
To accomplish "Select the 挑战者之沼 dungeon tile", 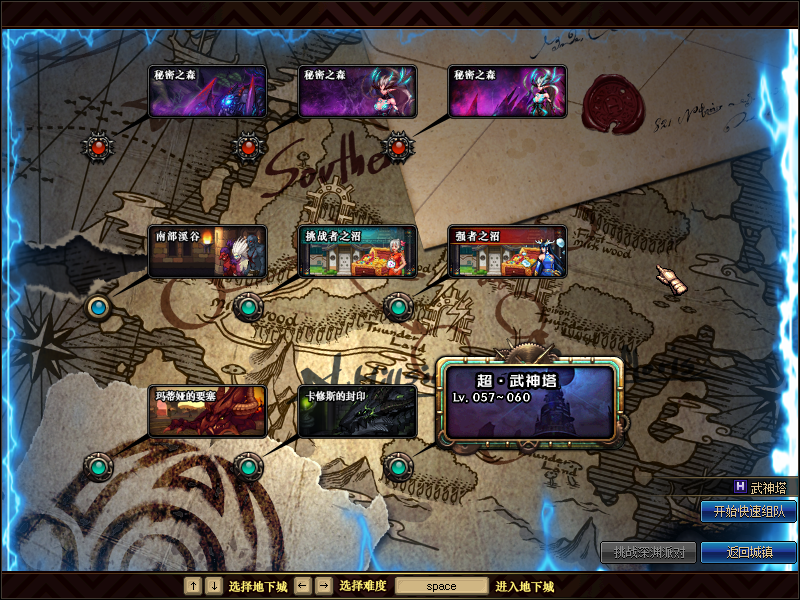I will [x=357, y=252].
